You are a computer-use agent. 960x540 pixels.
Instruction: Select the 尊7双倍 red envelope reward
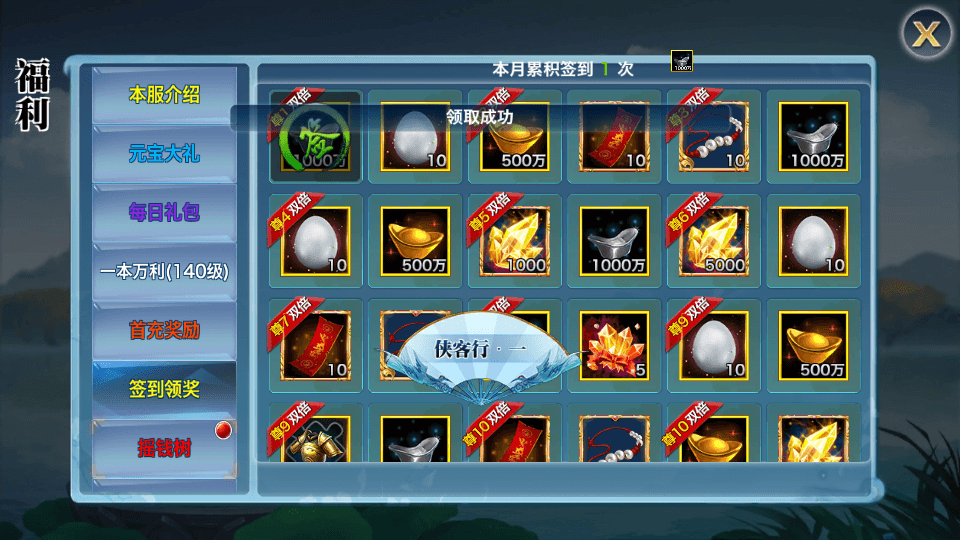(315, 345)
